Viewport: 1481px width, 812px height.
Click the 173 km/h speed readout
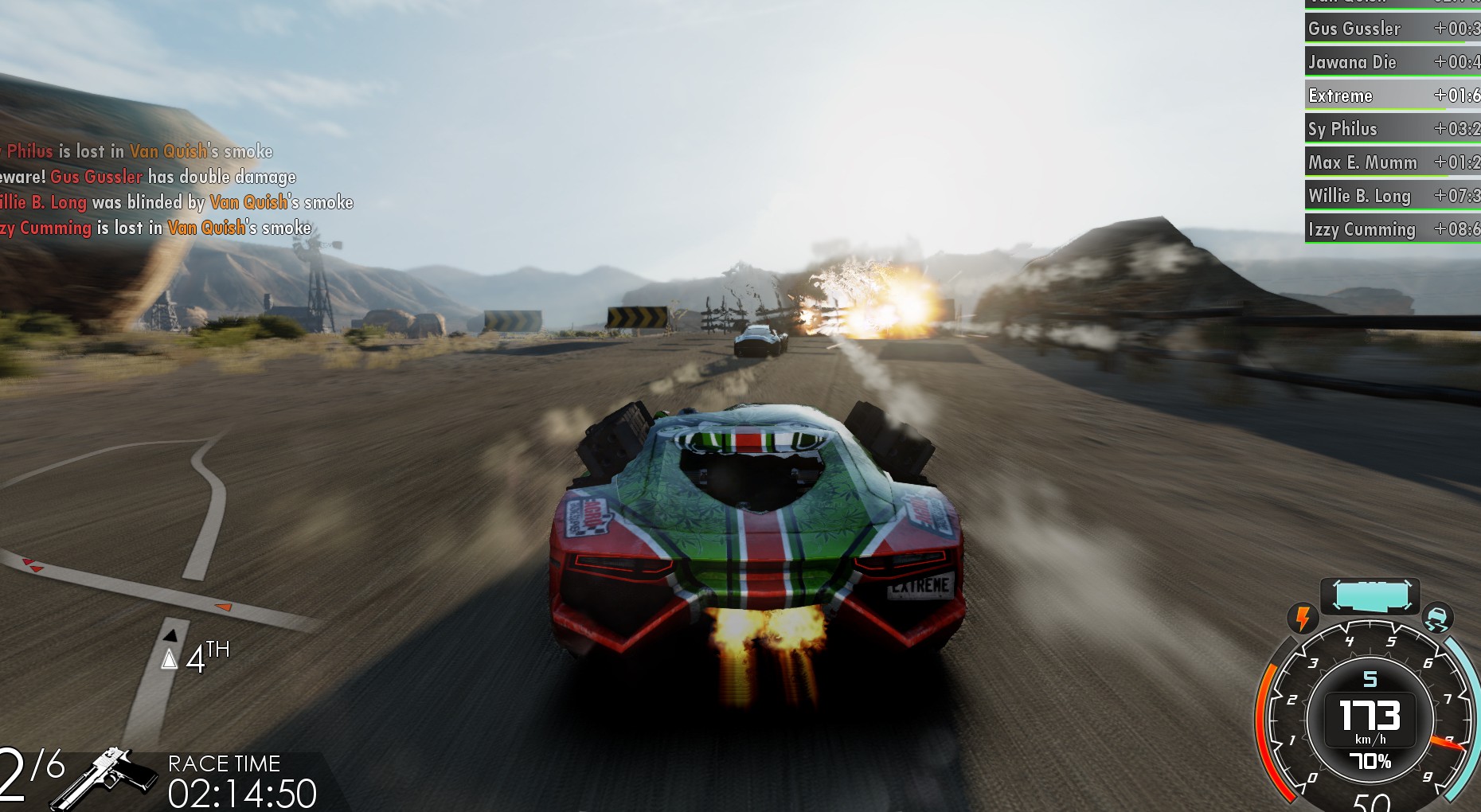(1369, 716)
